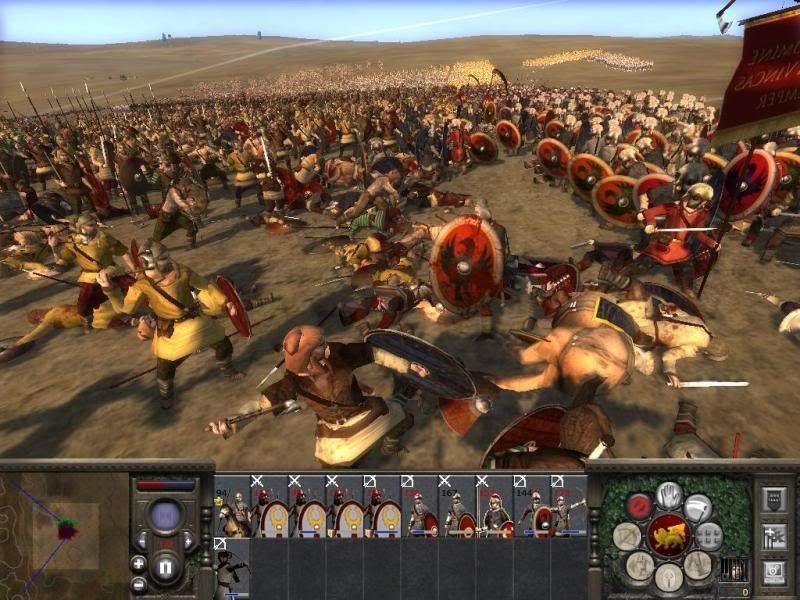The image size is (800, 600).
Task: Click the red circular order button
Action: (x=640, y=506)
